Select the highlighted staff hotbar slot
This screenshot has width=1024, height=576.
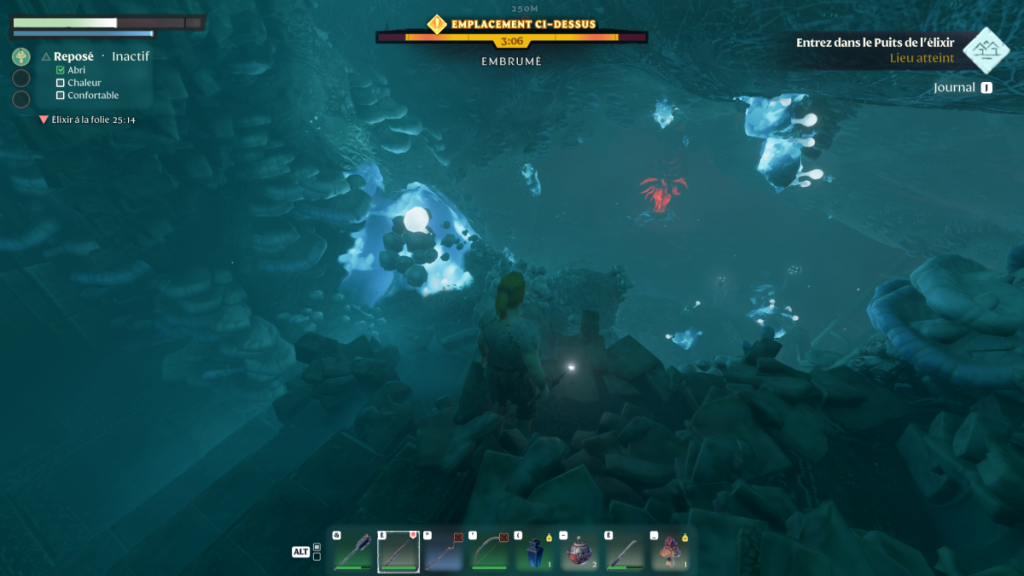click(398, 551)
